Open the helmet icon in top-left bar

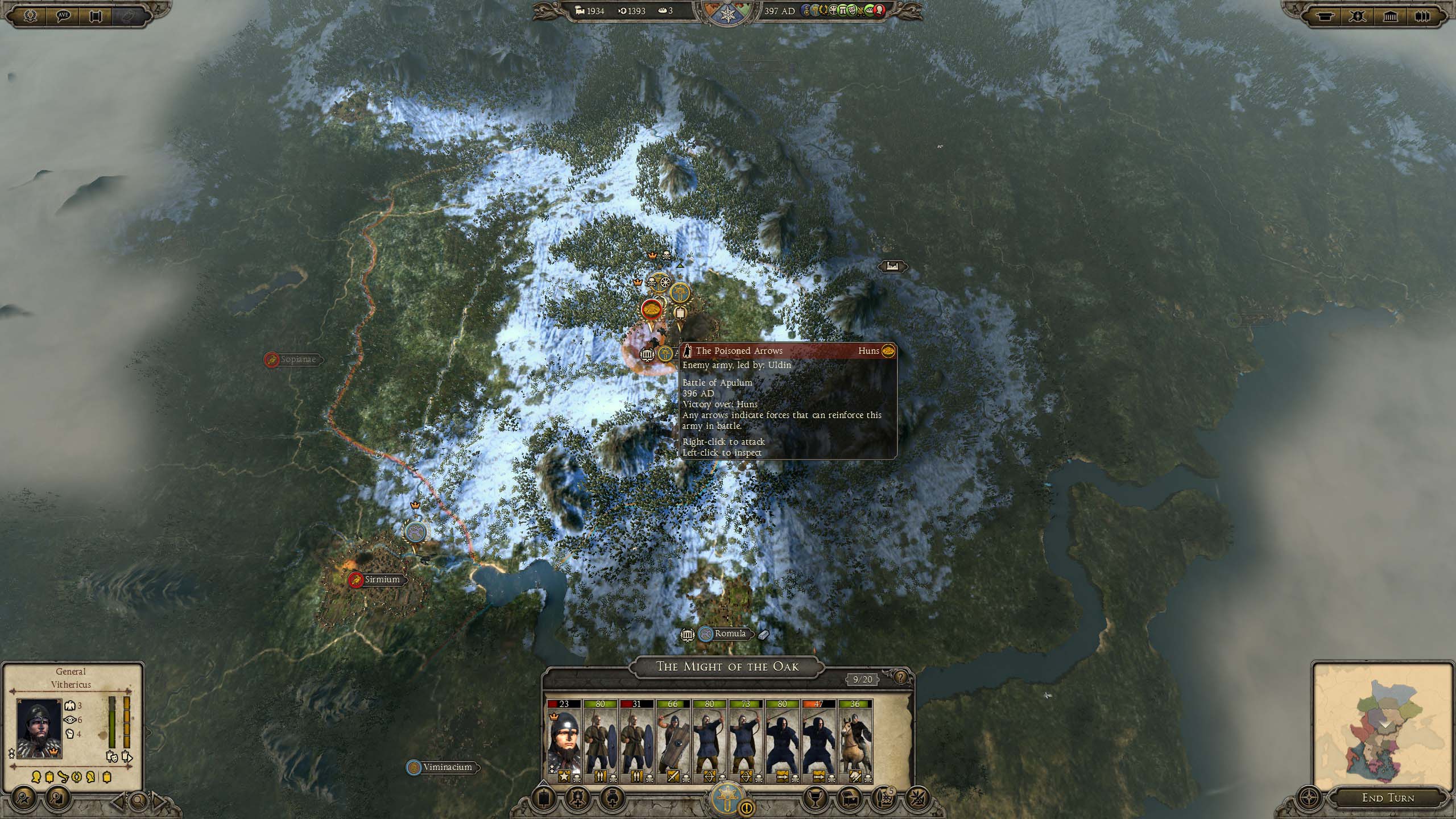[x=30, y=16]
